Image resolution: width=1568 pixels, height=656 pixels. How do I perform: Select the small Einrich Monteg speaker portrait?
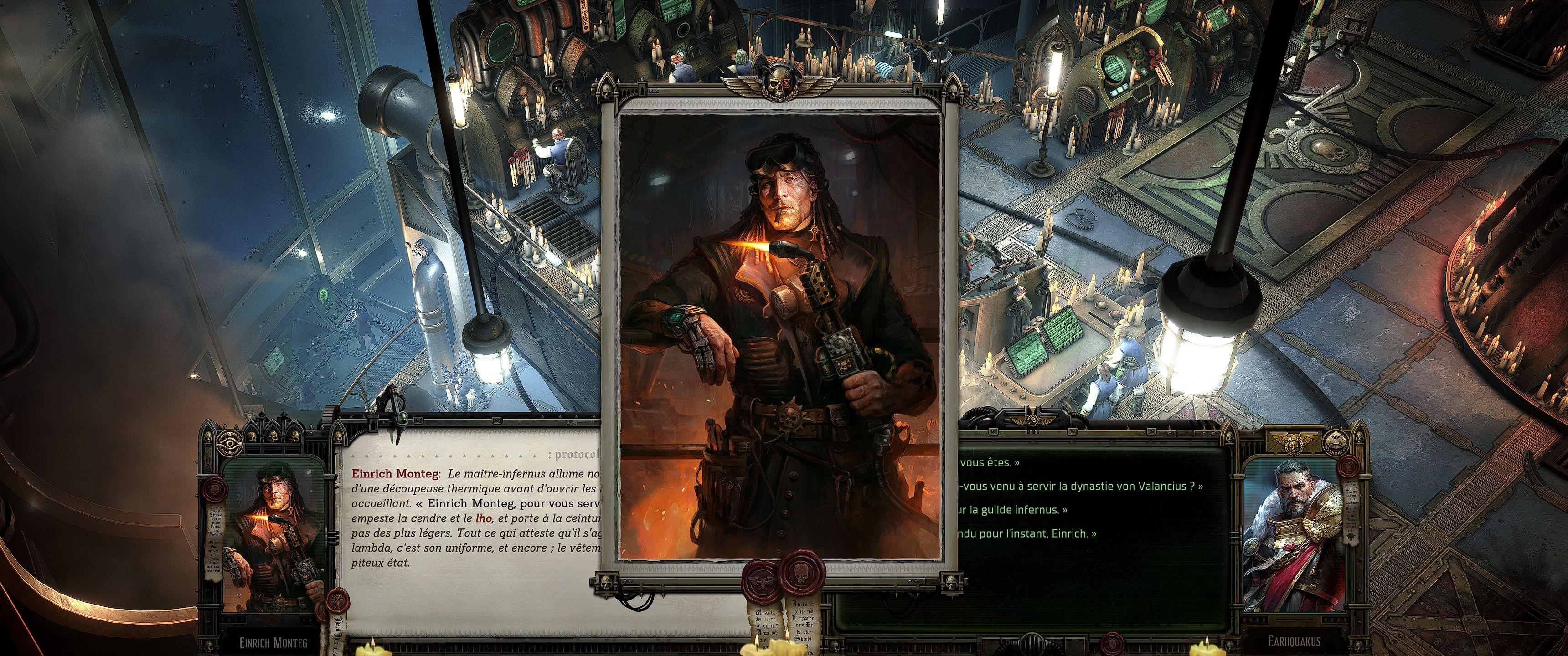click(x=272, y=536)
